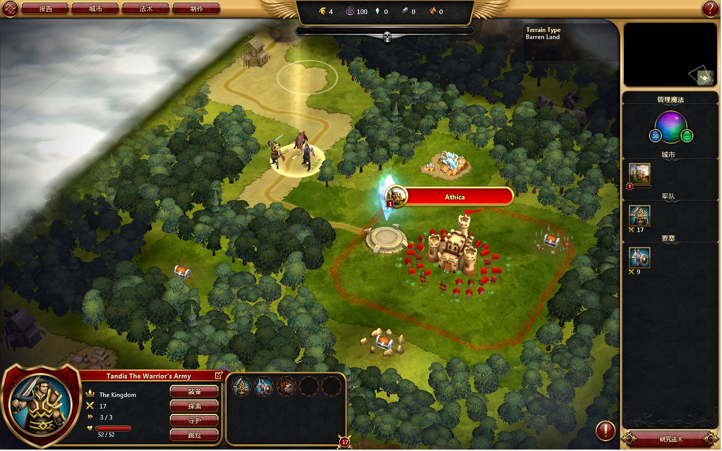Open the 城市 cities menu

[x=95, y=8]
